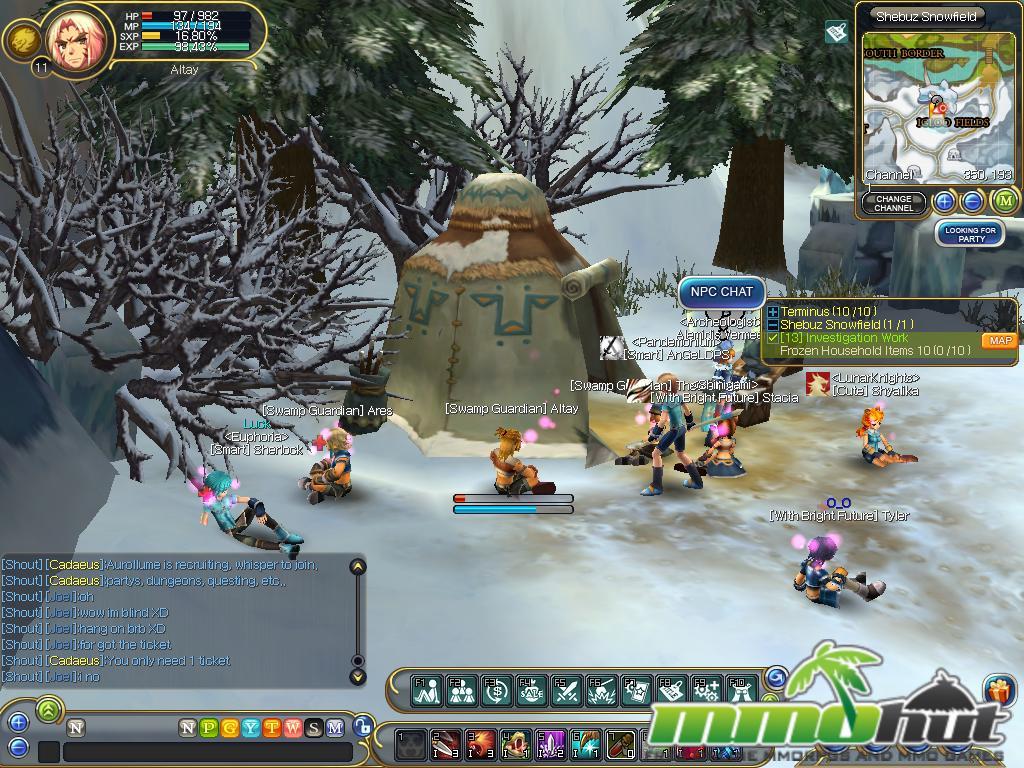Click the Change Channel button

pyautogui.click(x=893, y=203)
